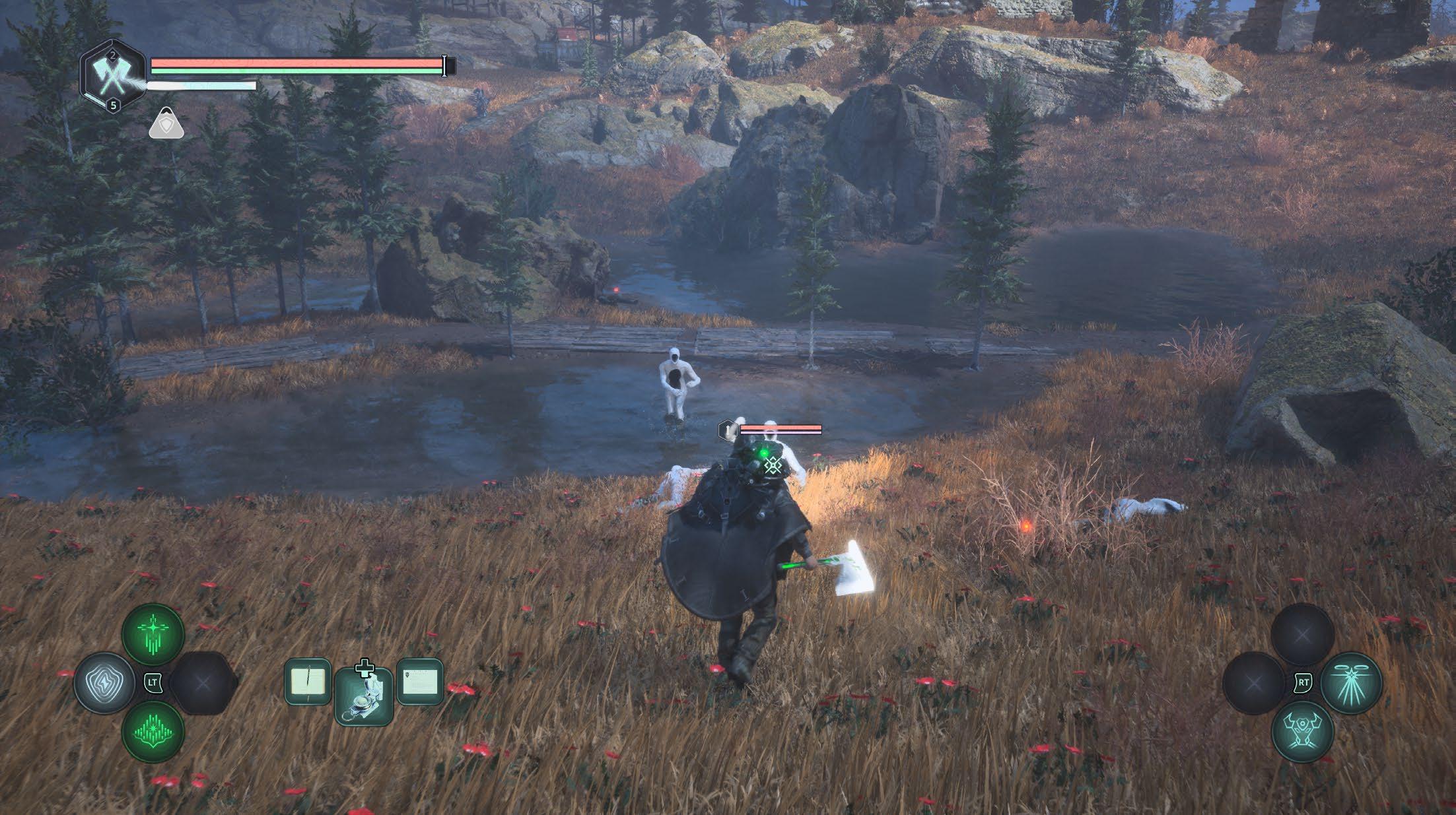This screenshot has width=1456, height=815.
Task: Open the document page quick slot
Action: [420, 681]
